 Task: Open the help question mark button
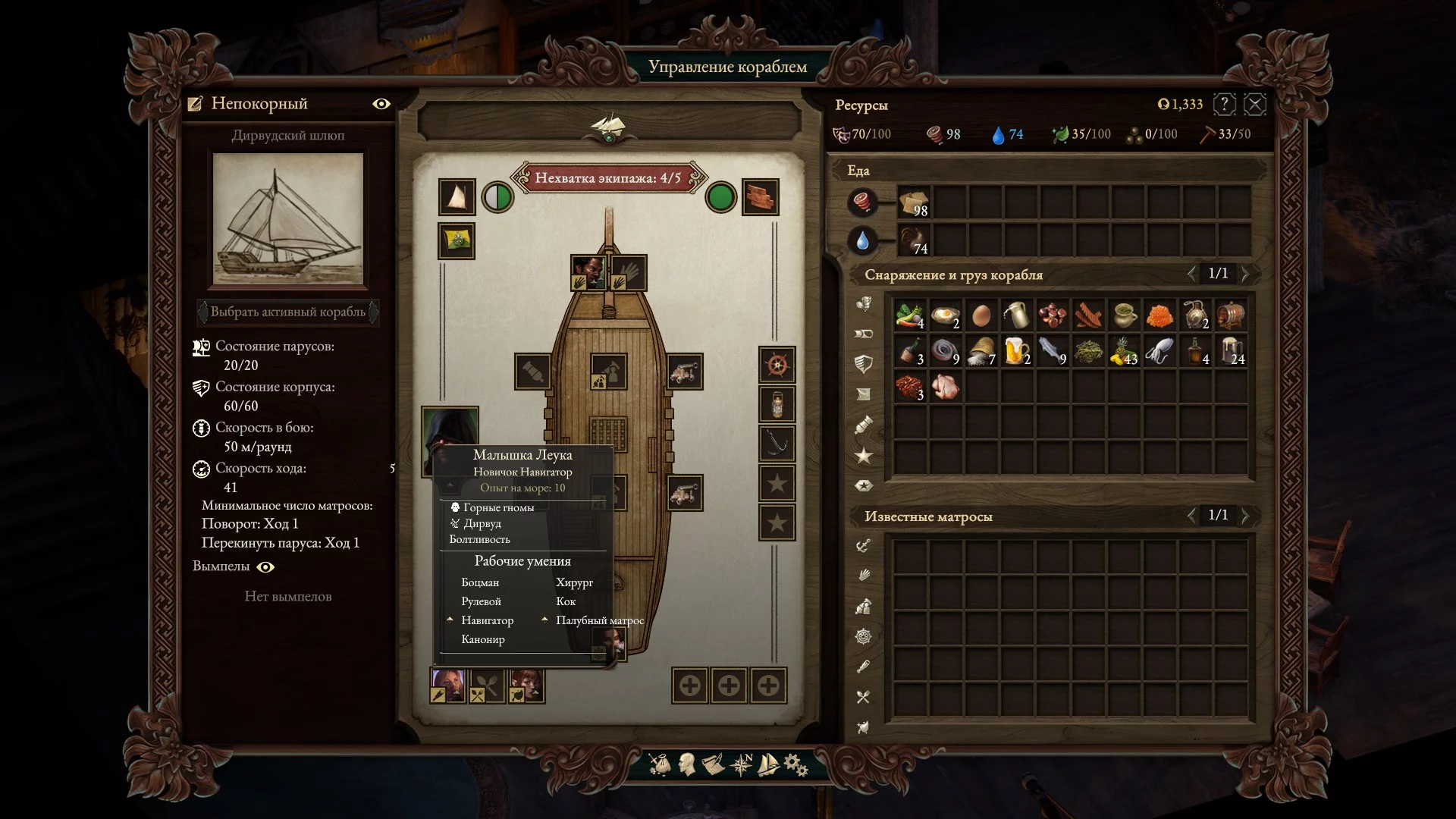tap(1224, 105)
